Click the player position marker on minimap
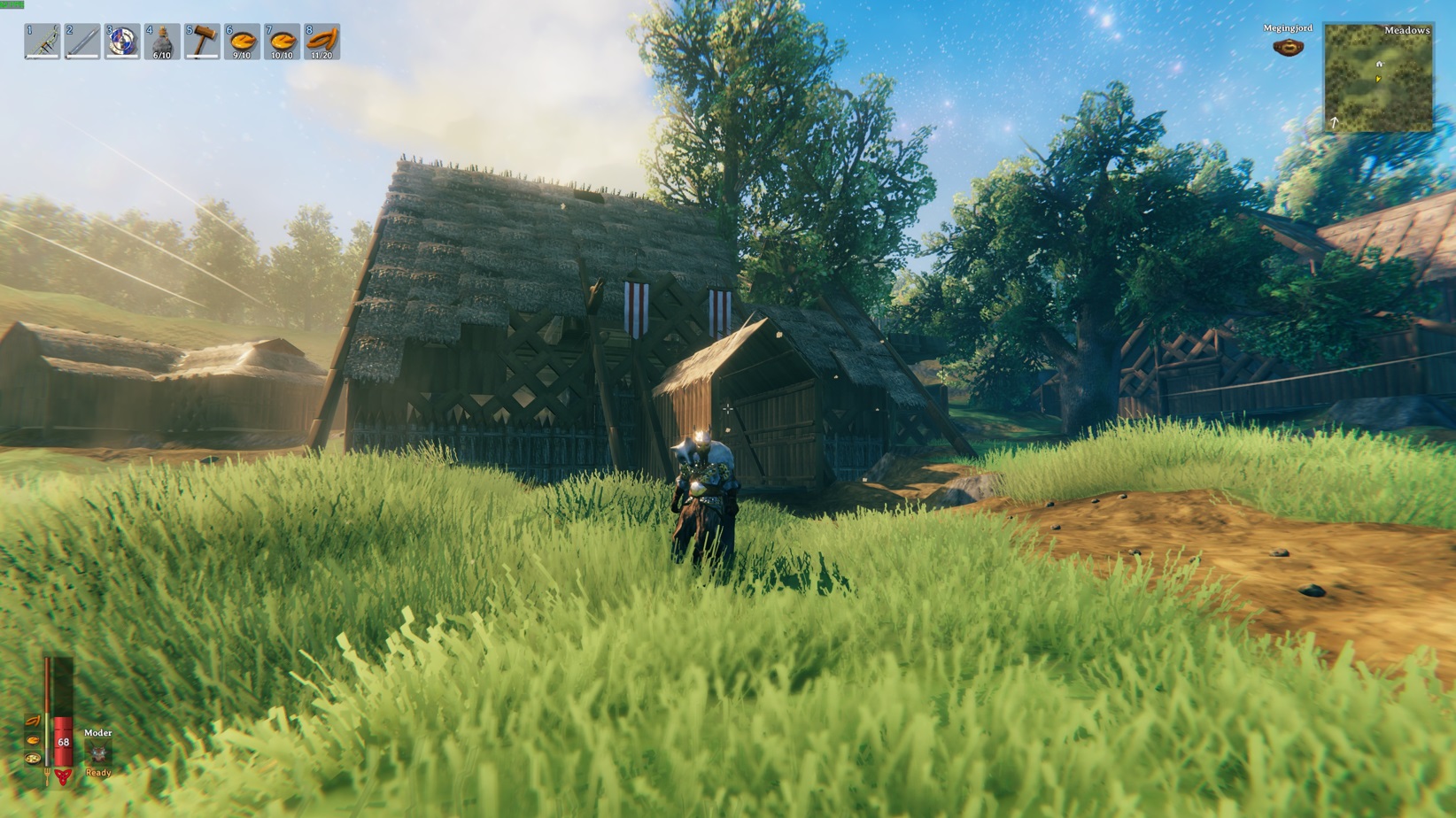The width and height of the screenshot is (1456, 818). (x=1378, y=77)
